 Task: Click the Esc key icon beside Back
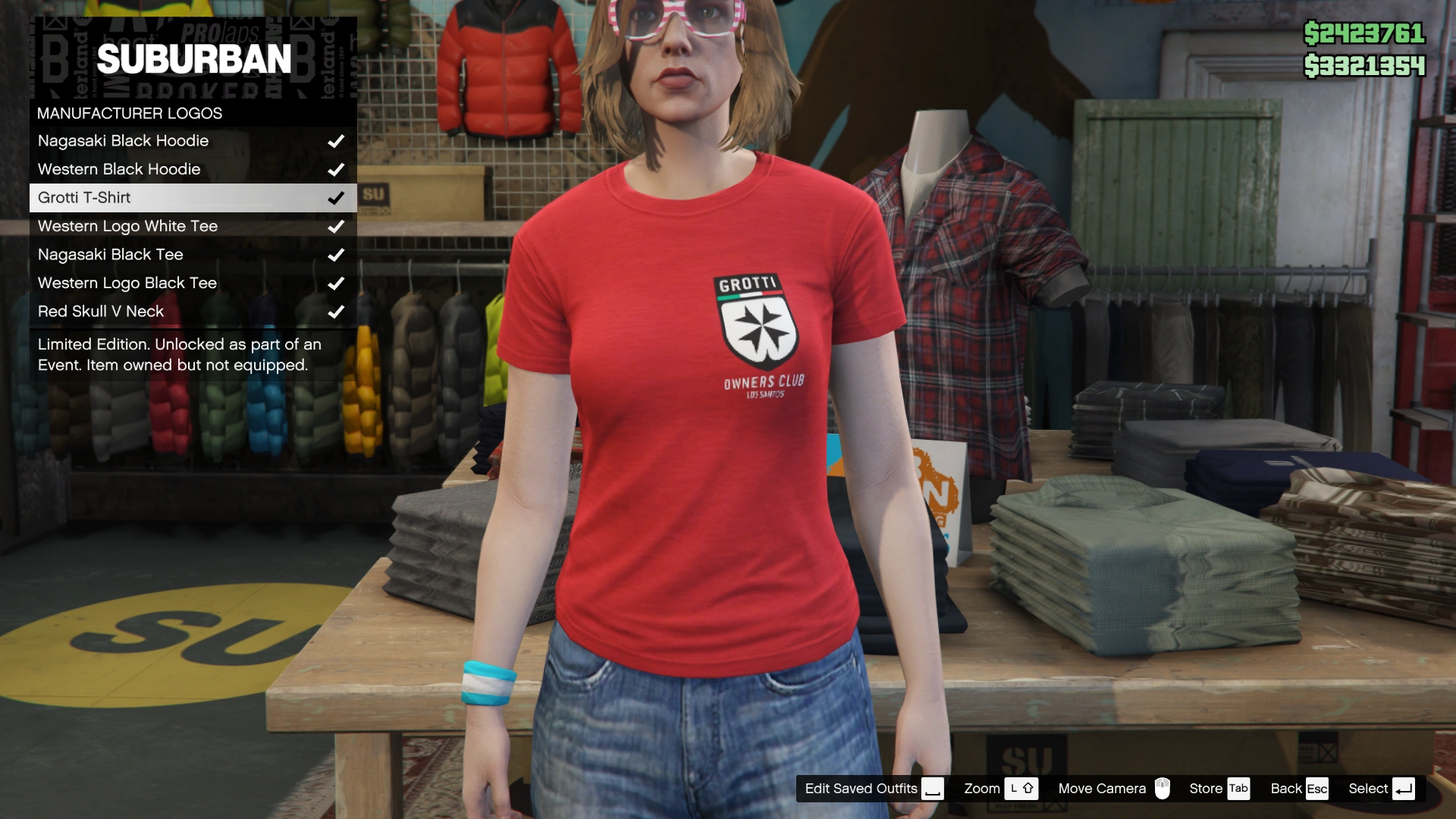[1317, 789]
